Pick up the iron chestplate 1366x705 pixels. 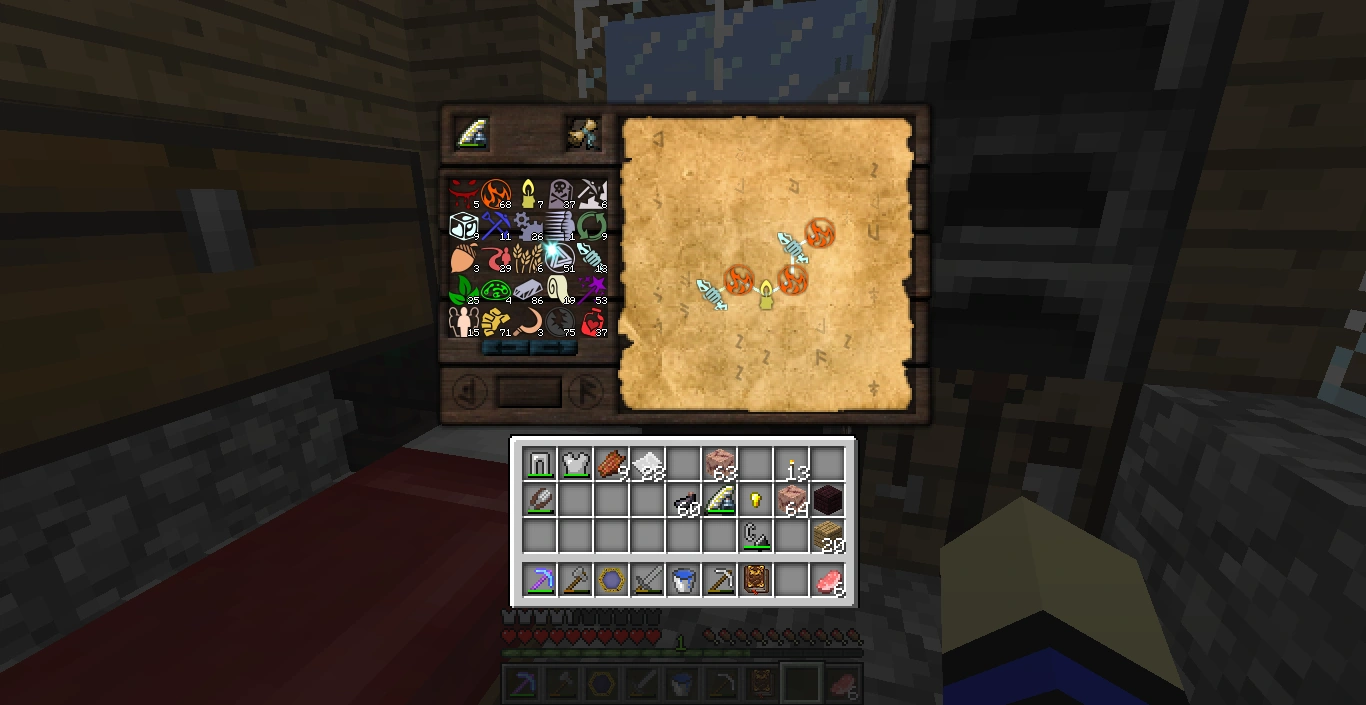(x=575, y=464)
